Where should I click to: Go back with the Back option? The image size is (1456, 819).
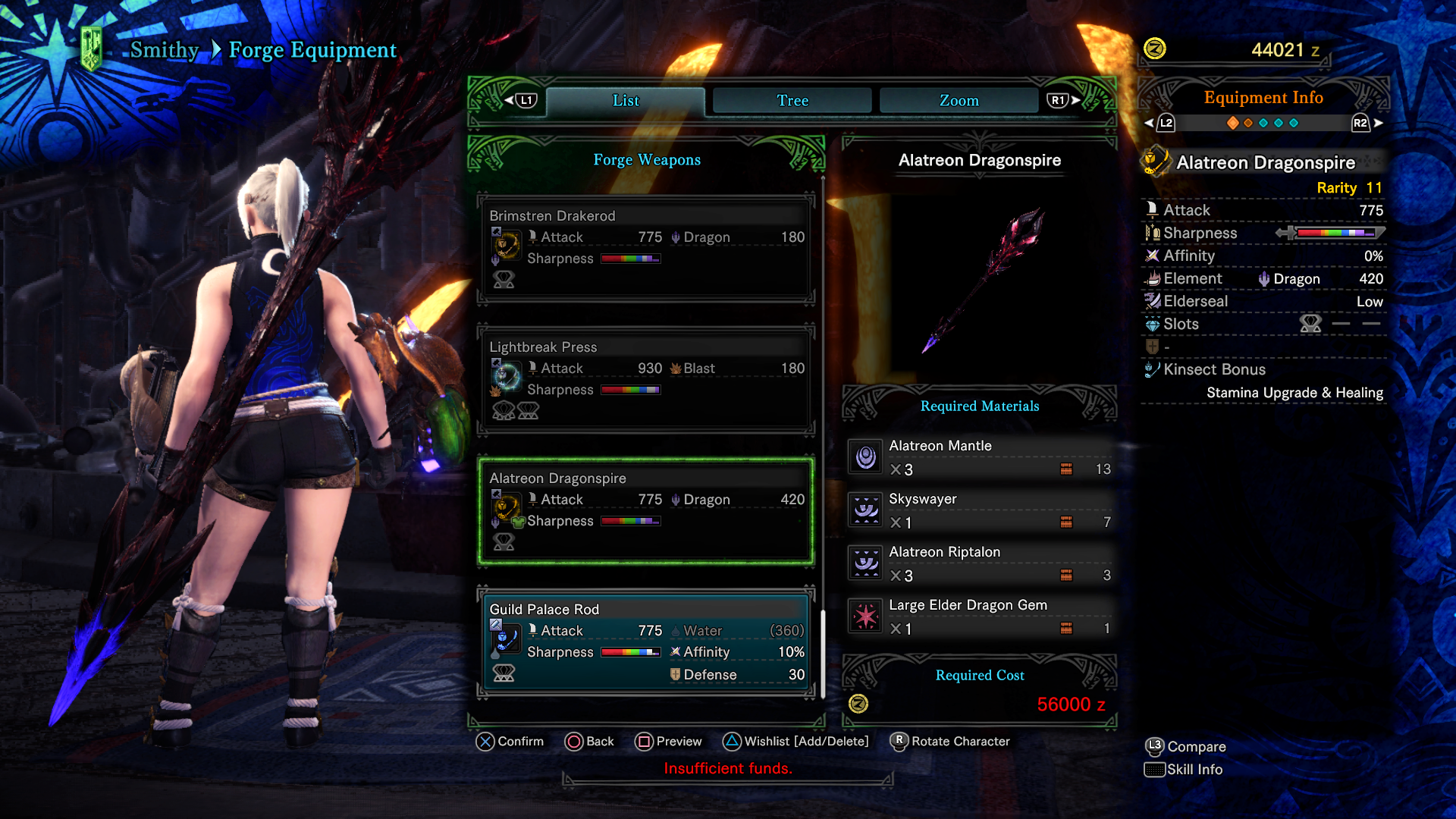pyautogui.click(x=589, y=742)
